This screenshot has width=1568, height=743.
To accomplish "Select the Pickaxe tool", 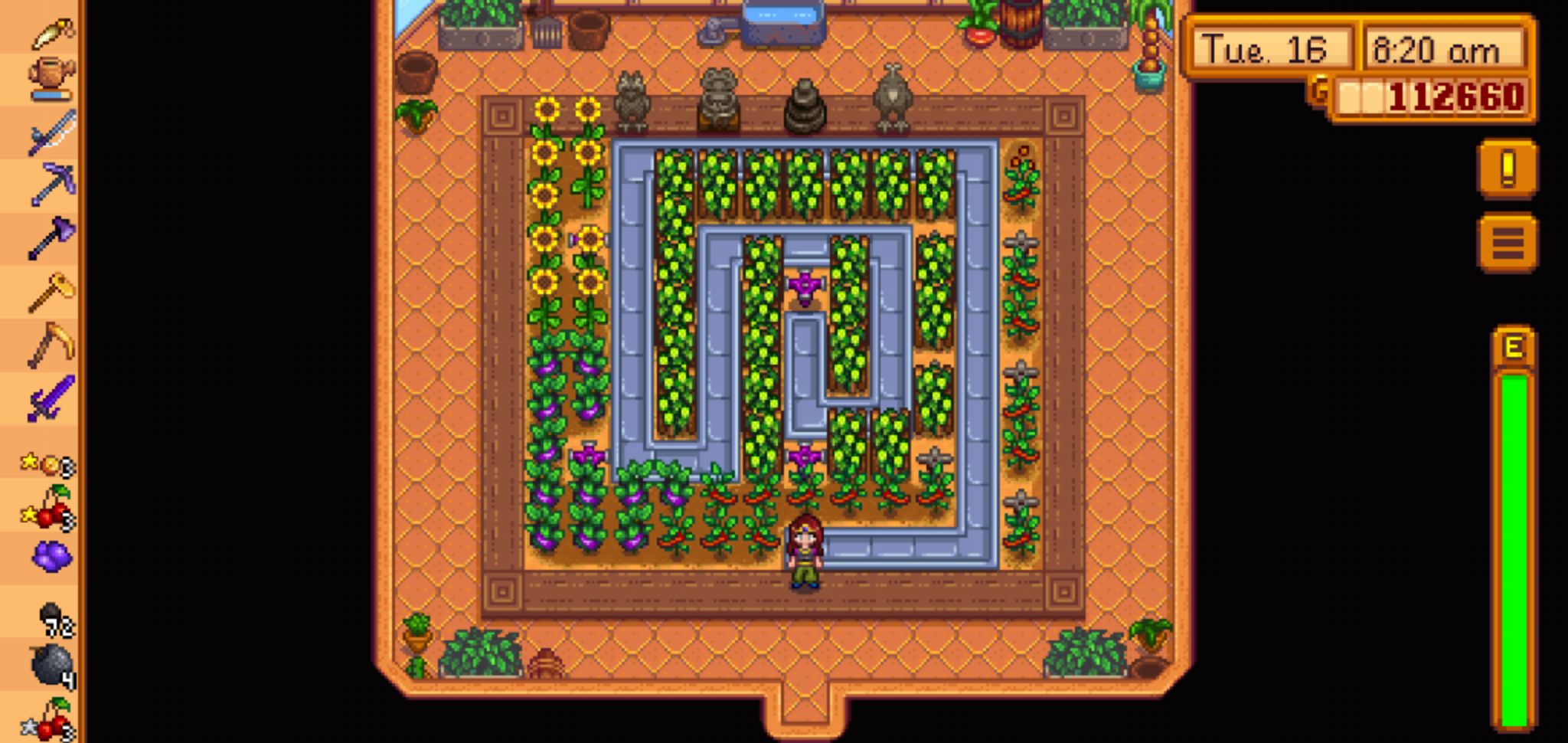I will pos(47,182).
